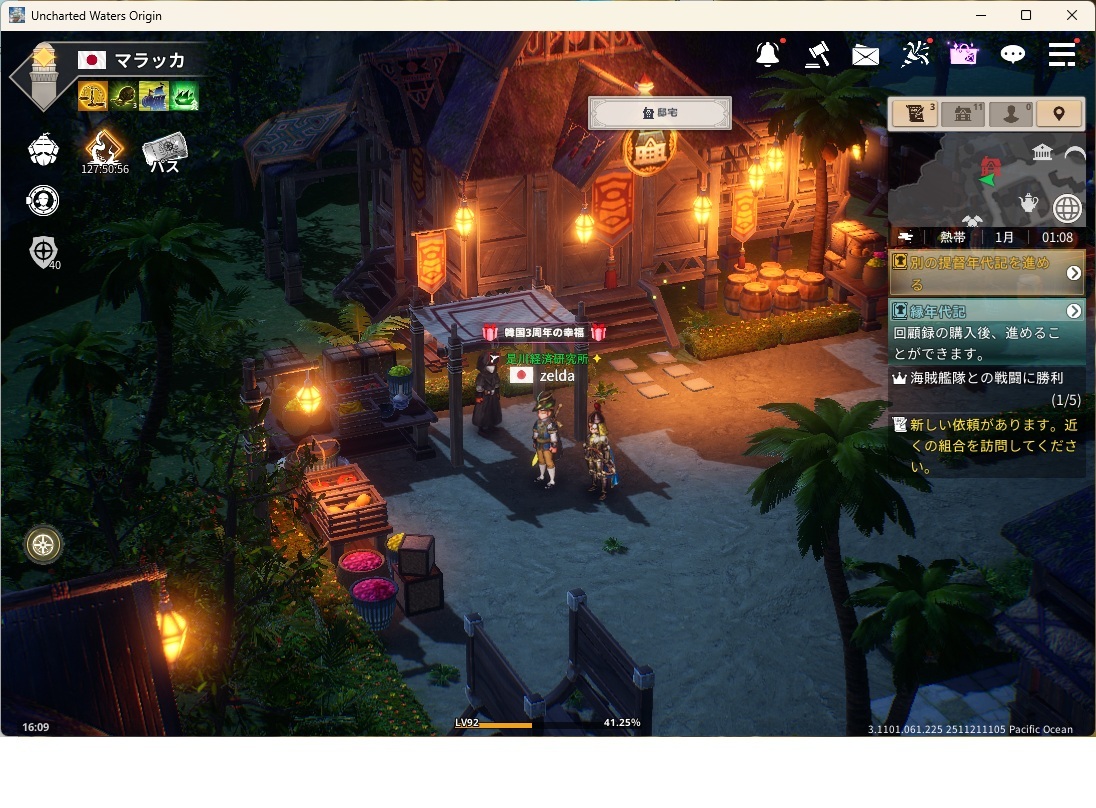Open the chat speech bubble
The height and width of the screenshot is (808, 1096).
[x=1013, y=54]
